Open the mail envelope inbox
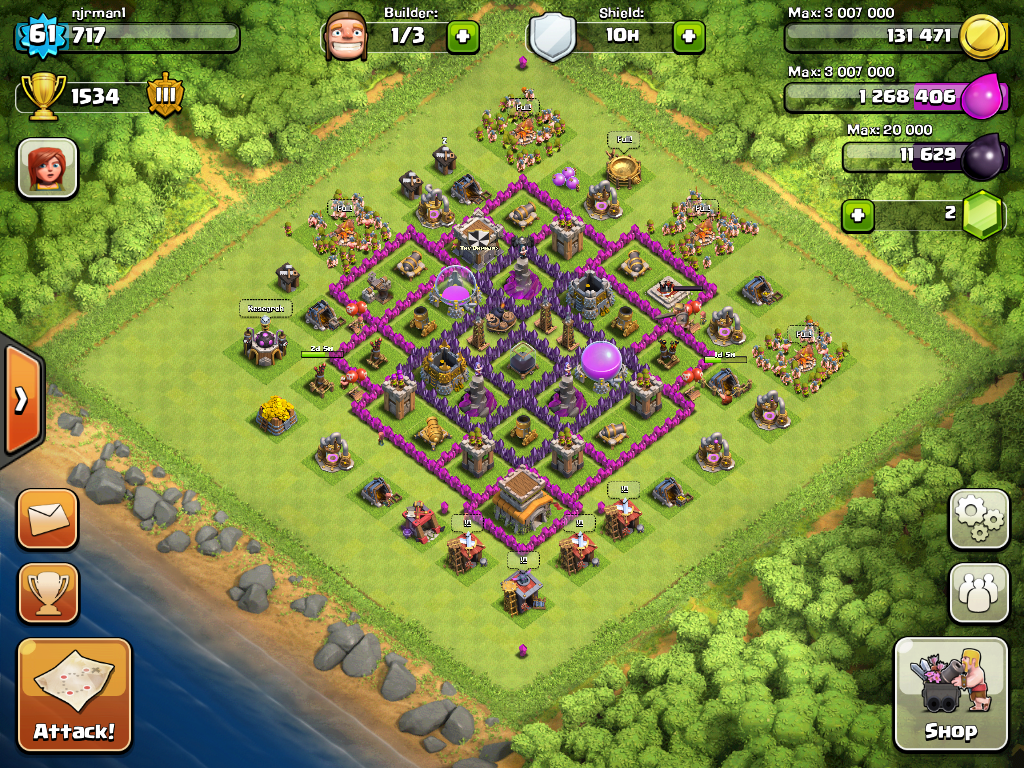The width and height of the screenshot is (1024, 768). 47,519
